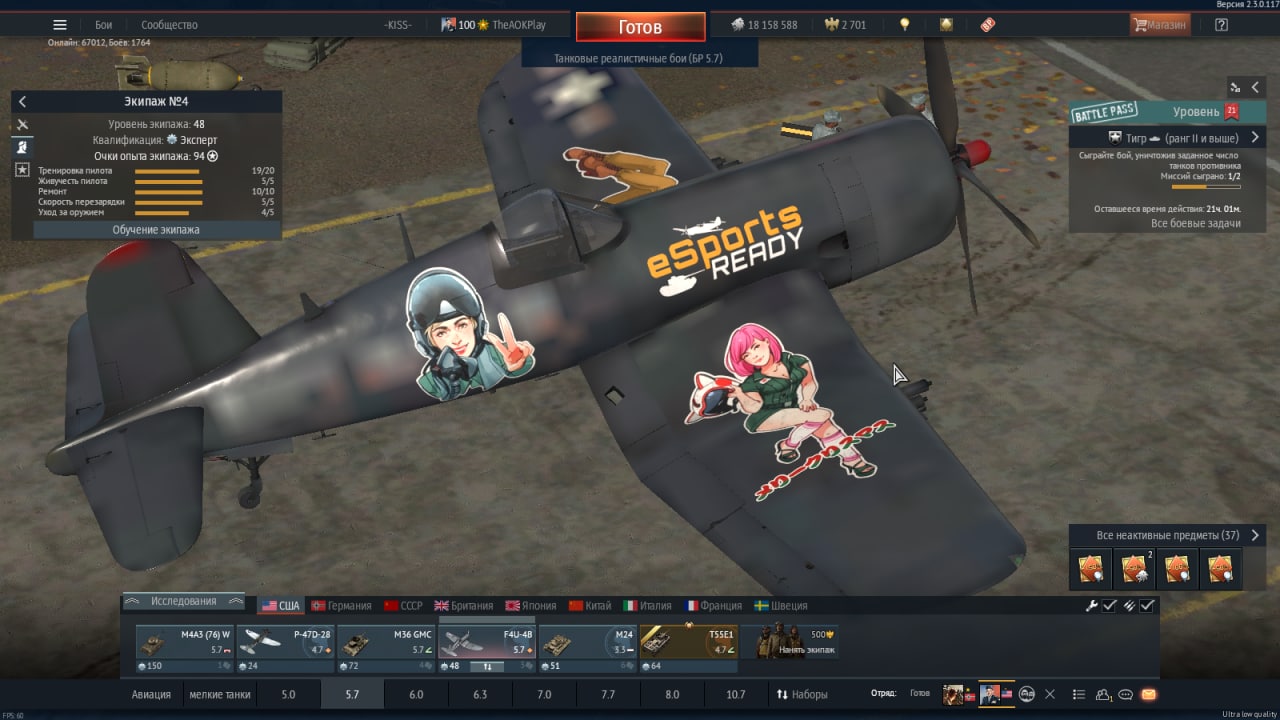1280x720 pixels.
Task: Switch to the СССР nation tab
Action: (x=404, y=606)
